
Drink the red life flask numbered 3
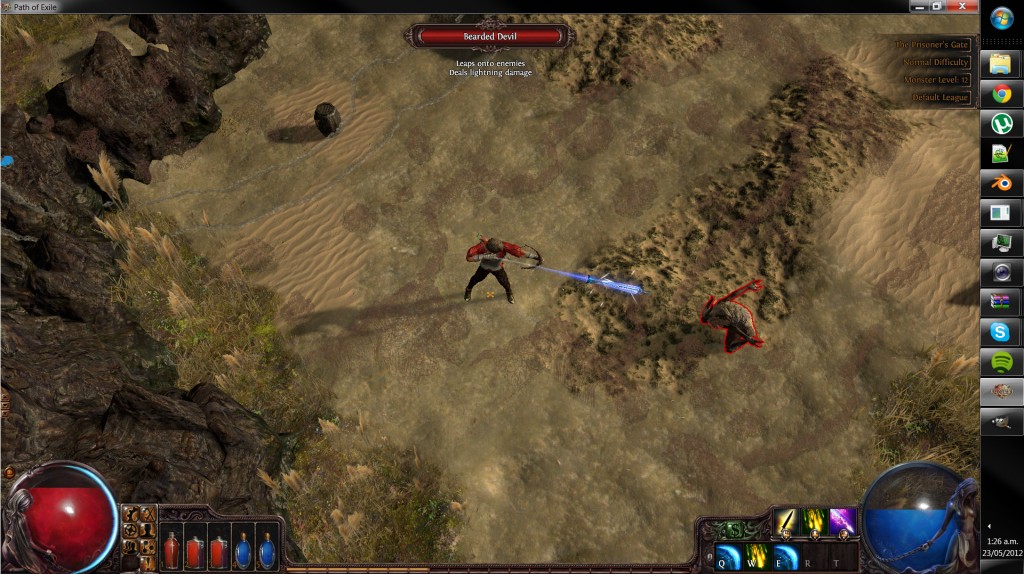tap(218, 550)
